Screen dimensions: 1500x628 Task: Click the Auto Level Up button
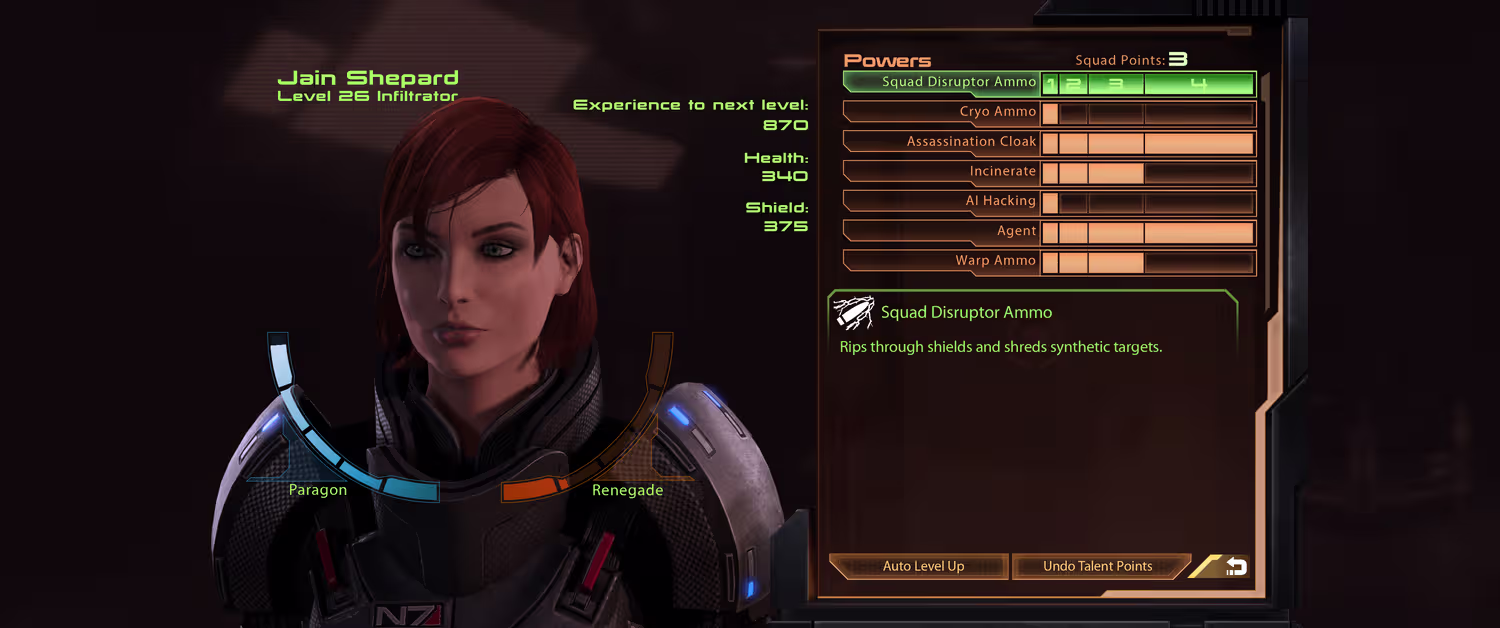(x=920, y=566)
